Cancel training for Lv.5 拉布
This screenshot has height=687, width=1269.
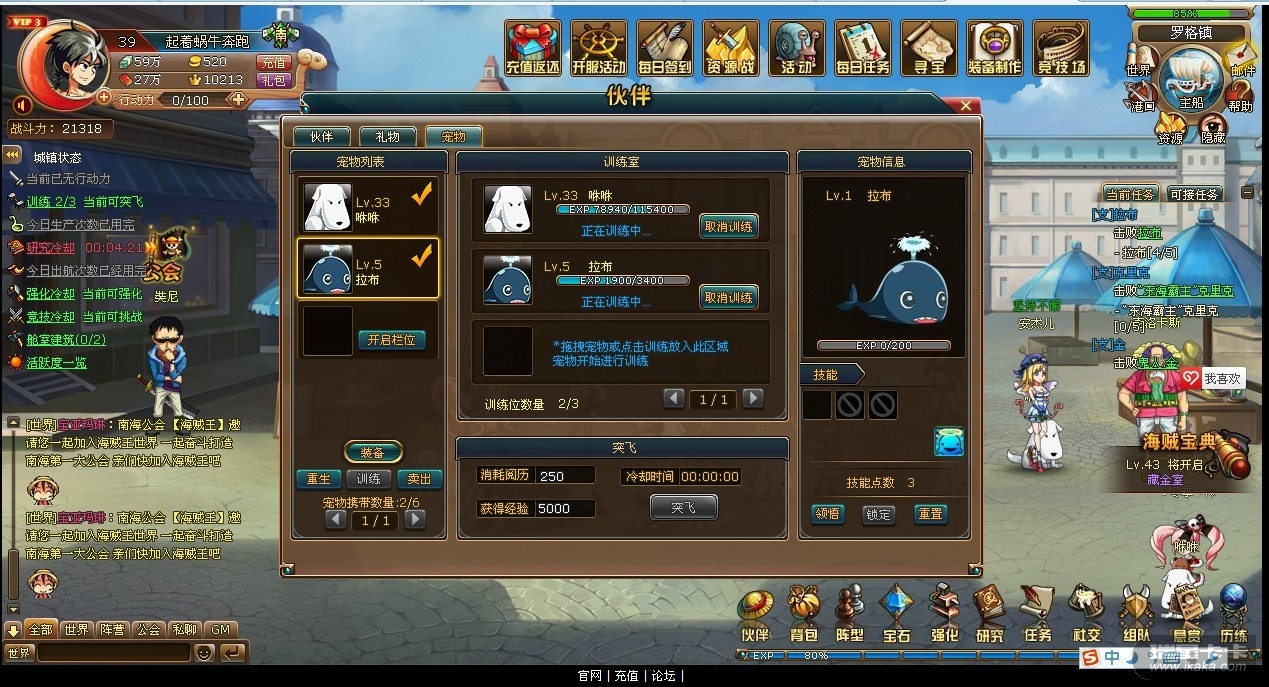click(x=728, y=297)
